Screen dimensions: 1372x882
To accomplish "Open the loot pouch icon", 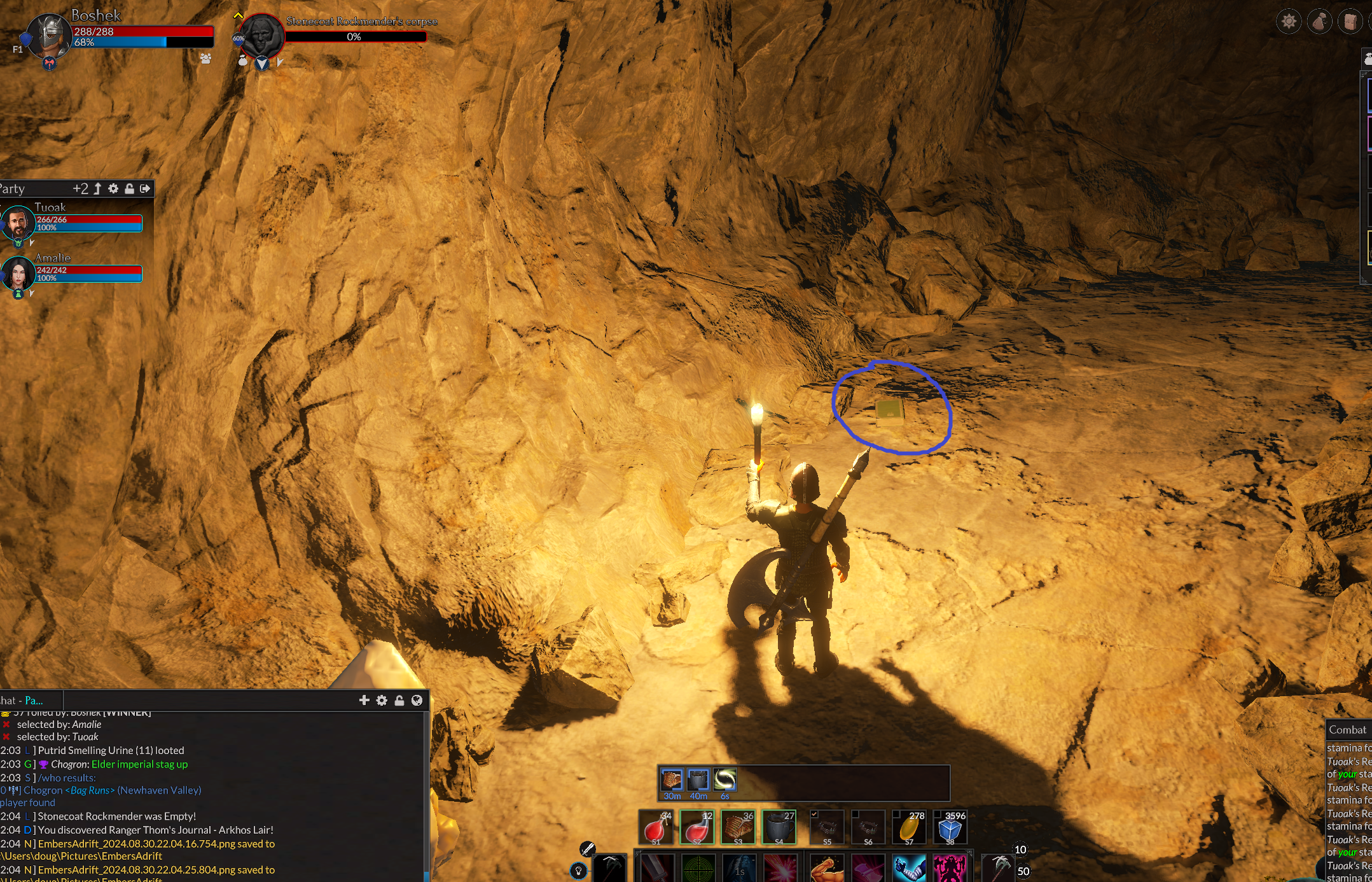I will tap(1319, 22).
